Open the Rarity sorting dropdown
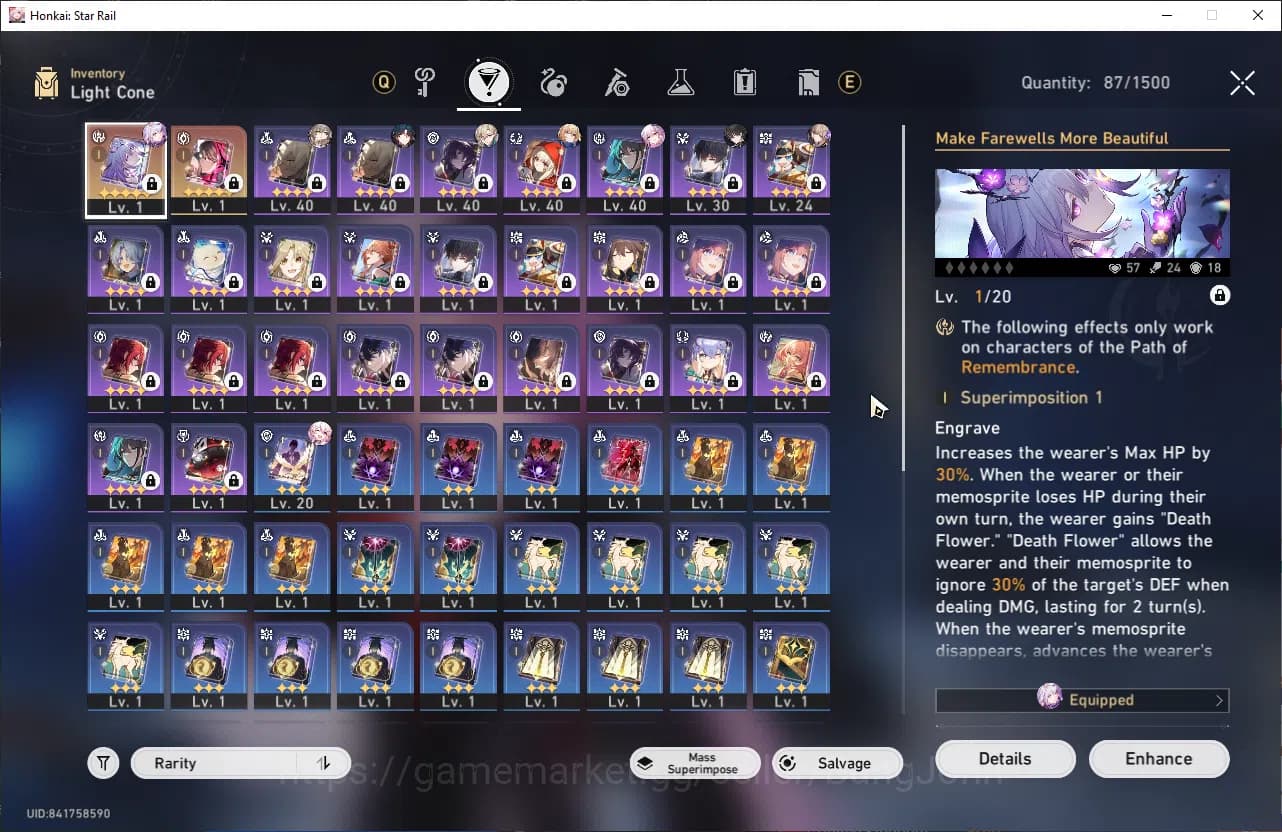Image resolution: width=1282 pixels, height=832 pixels. [220, 762]
